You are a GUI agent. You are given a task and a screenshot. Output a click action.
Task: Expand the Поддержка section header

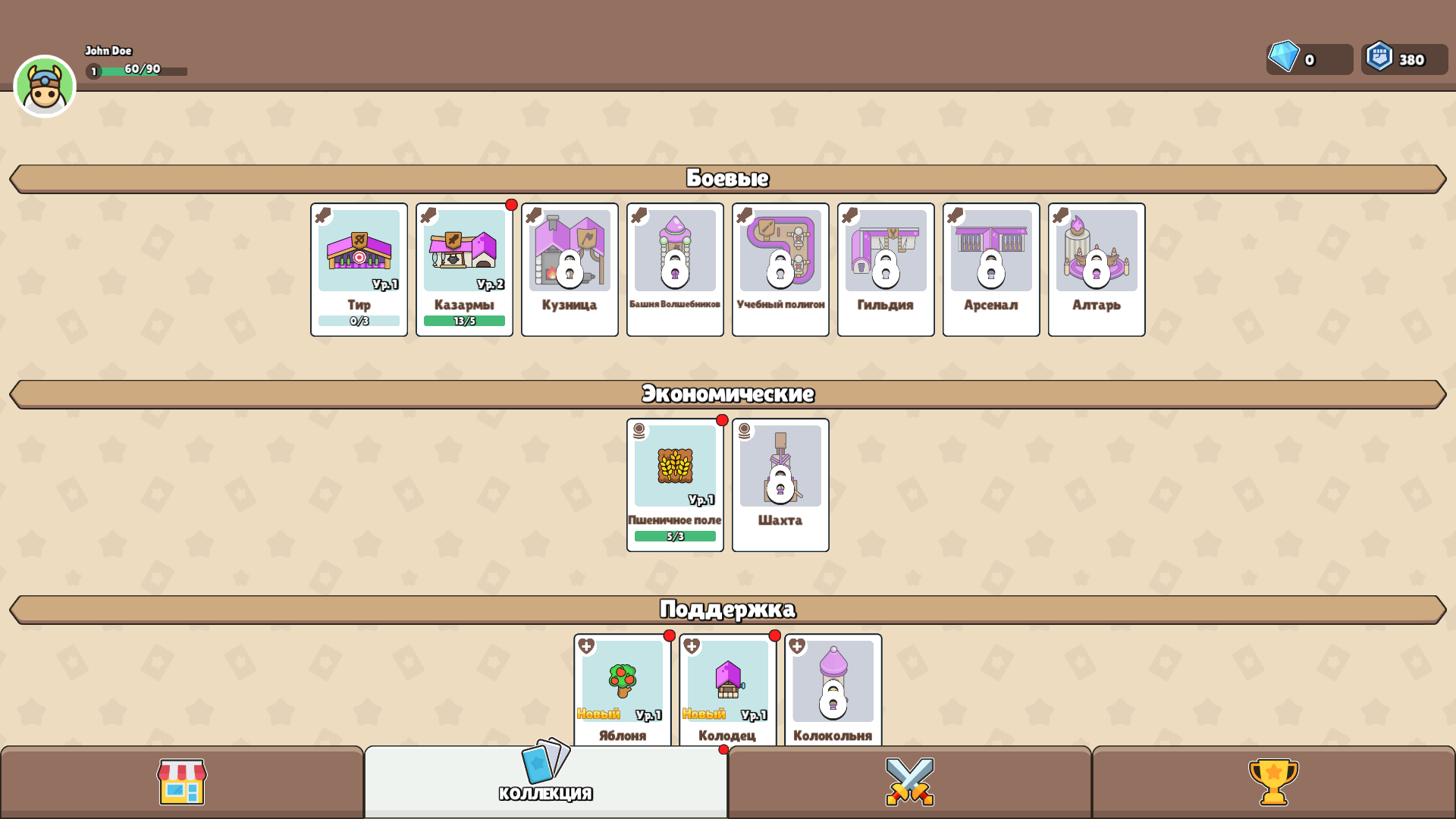728,607
